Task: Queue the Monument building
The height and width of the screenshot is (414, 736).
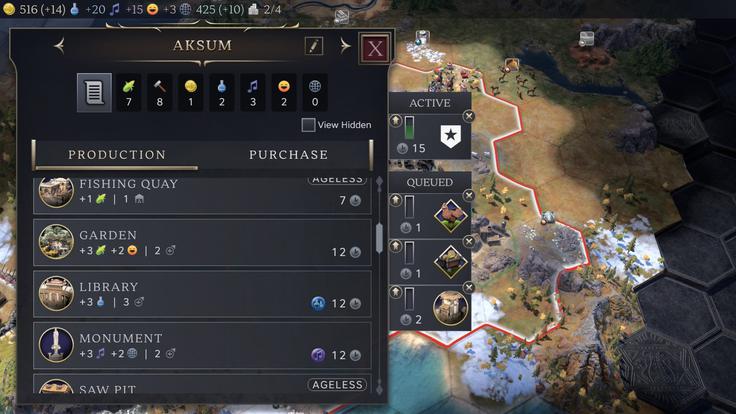Action: pyautogui.click(x=202, y=346)
